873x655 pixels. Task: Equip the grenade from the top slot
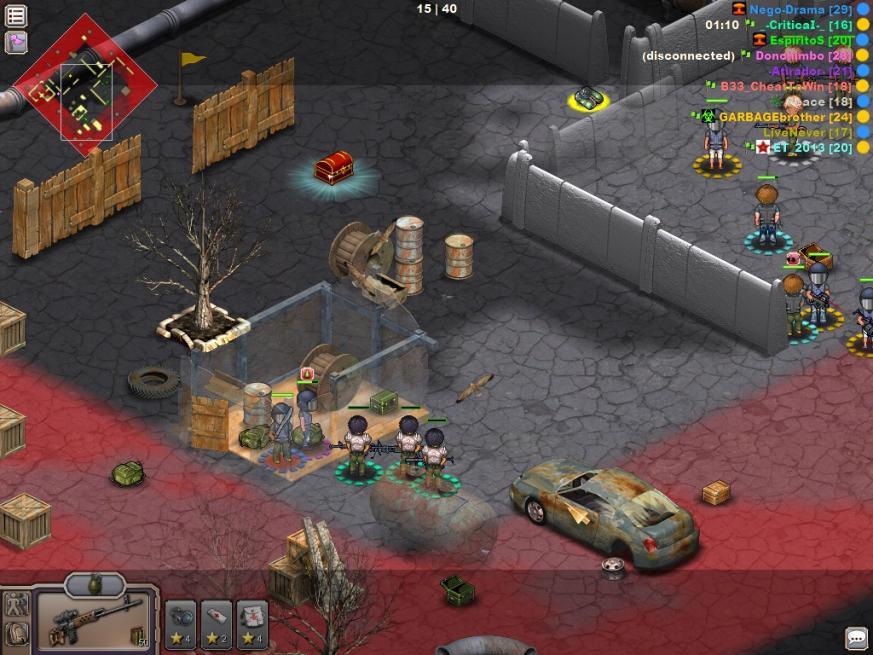[95, 584]
